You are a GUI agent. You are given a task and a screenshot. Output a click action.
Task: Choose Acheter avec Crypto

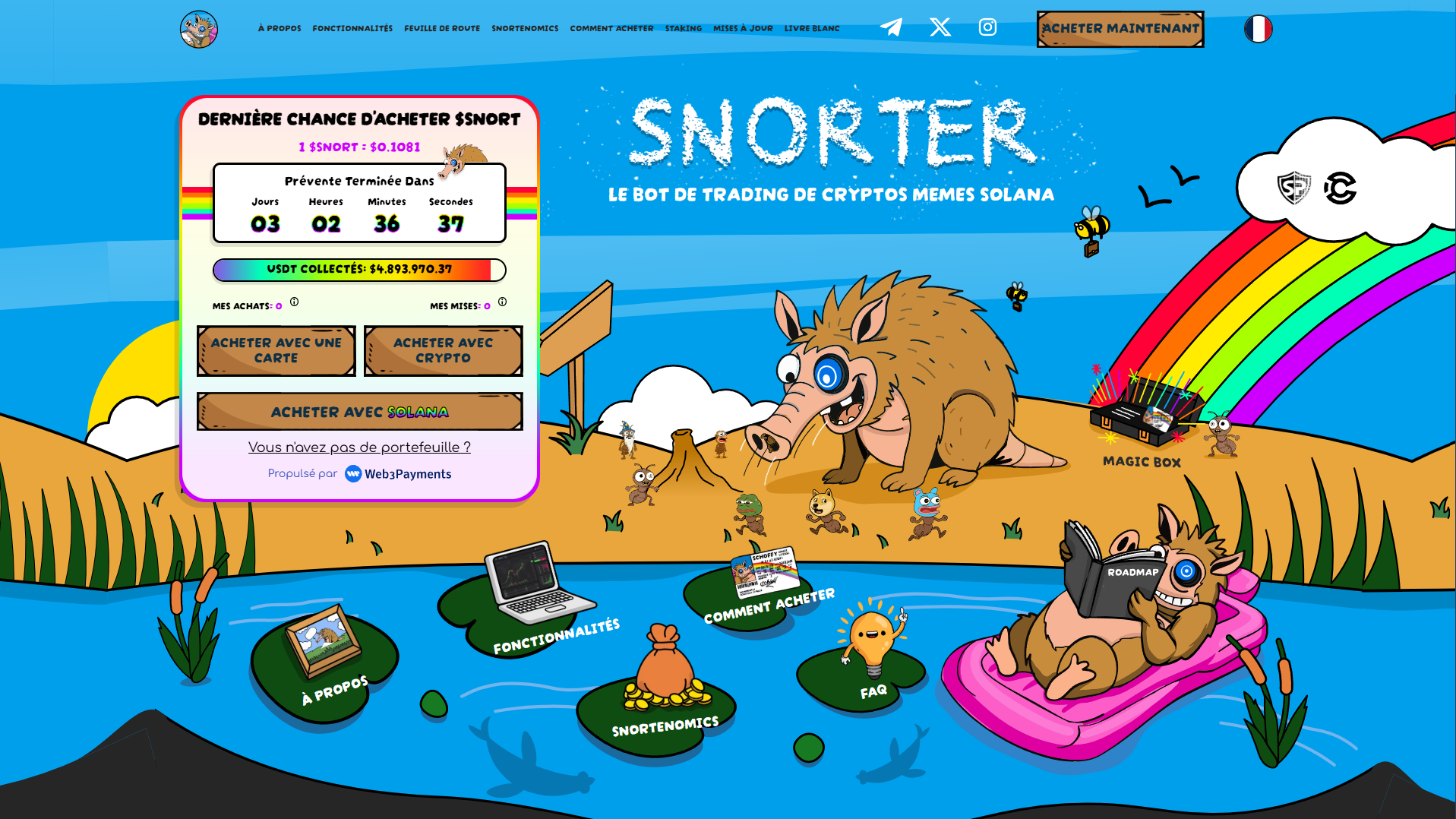click(444, 351)
